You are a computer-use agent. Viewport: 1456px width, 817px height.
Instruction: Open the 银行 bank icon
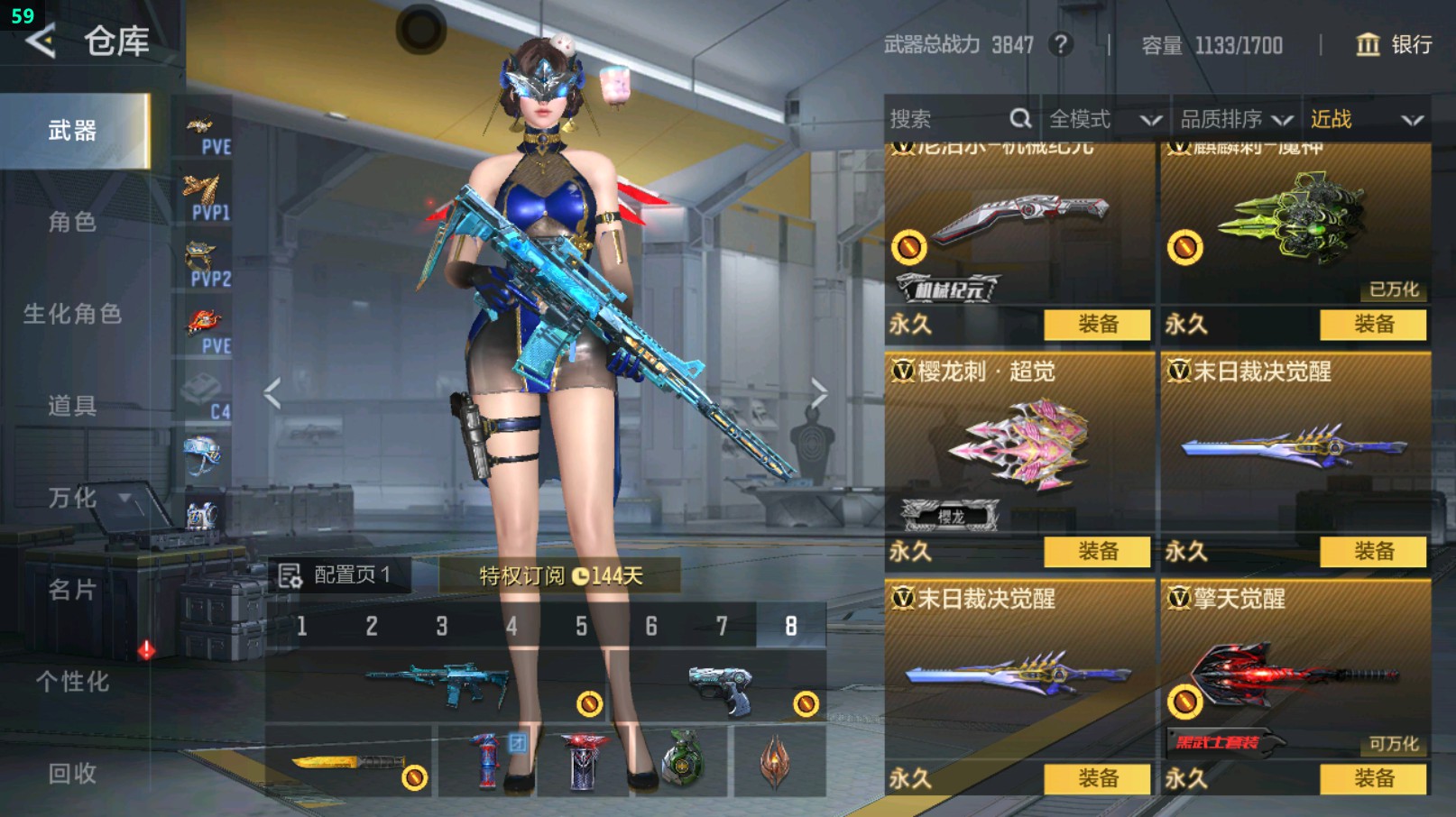coord(1368,45)
